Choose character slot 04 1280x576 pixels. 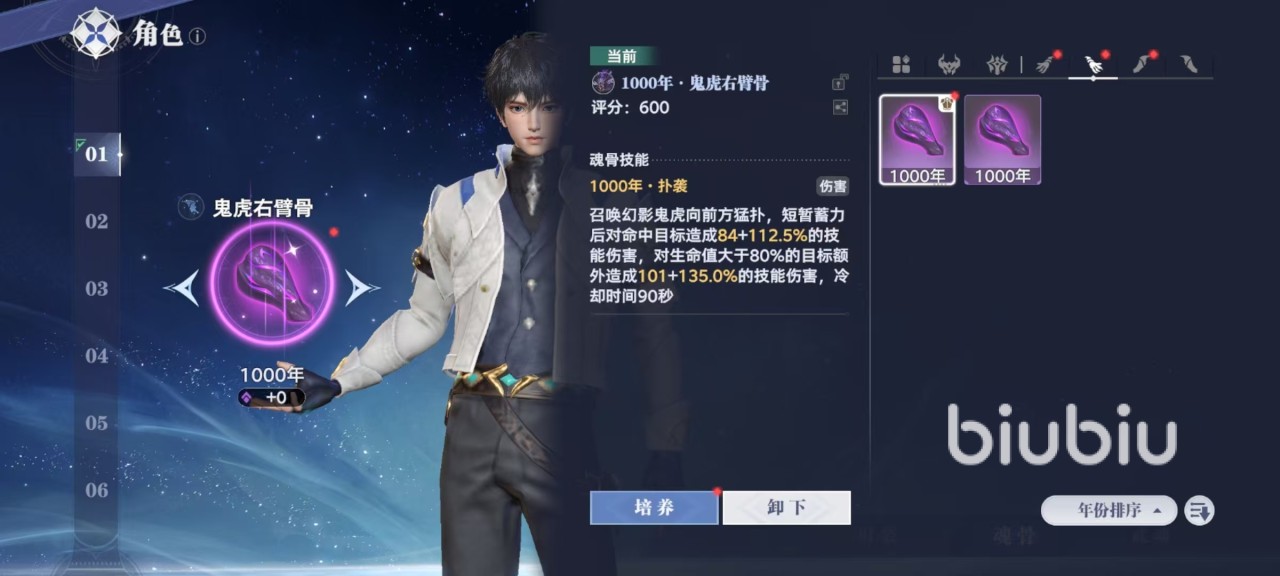96,356
